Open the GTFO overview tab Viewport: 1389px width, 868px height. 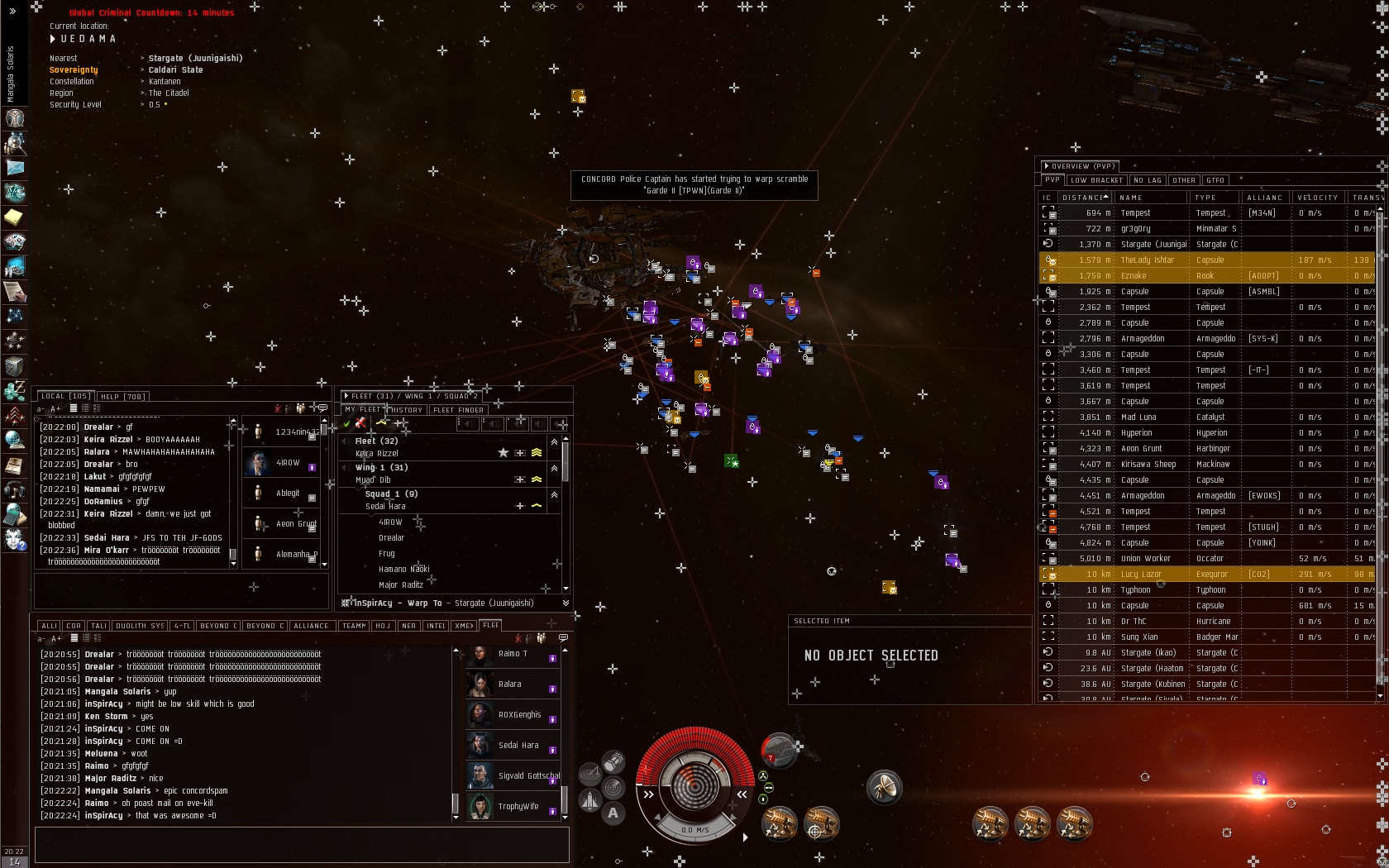1215,180
